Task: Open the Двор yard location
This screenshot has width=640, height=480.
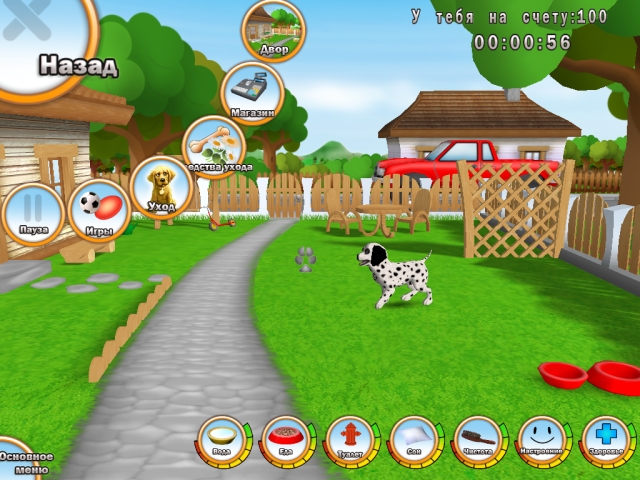Action: coord(273,30)
